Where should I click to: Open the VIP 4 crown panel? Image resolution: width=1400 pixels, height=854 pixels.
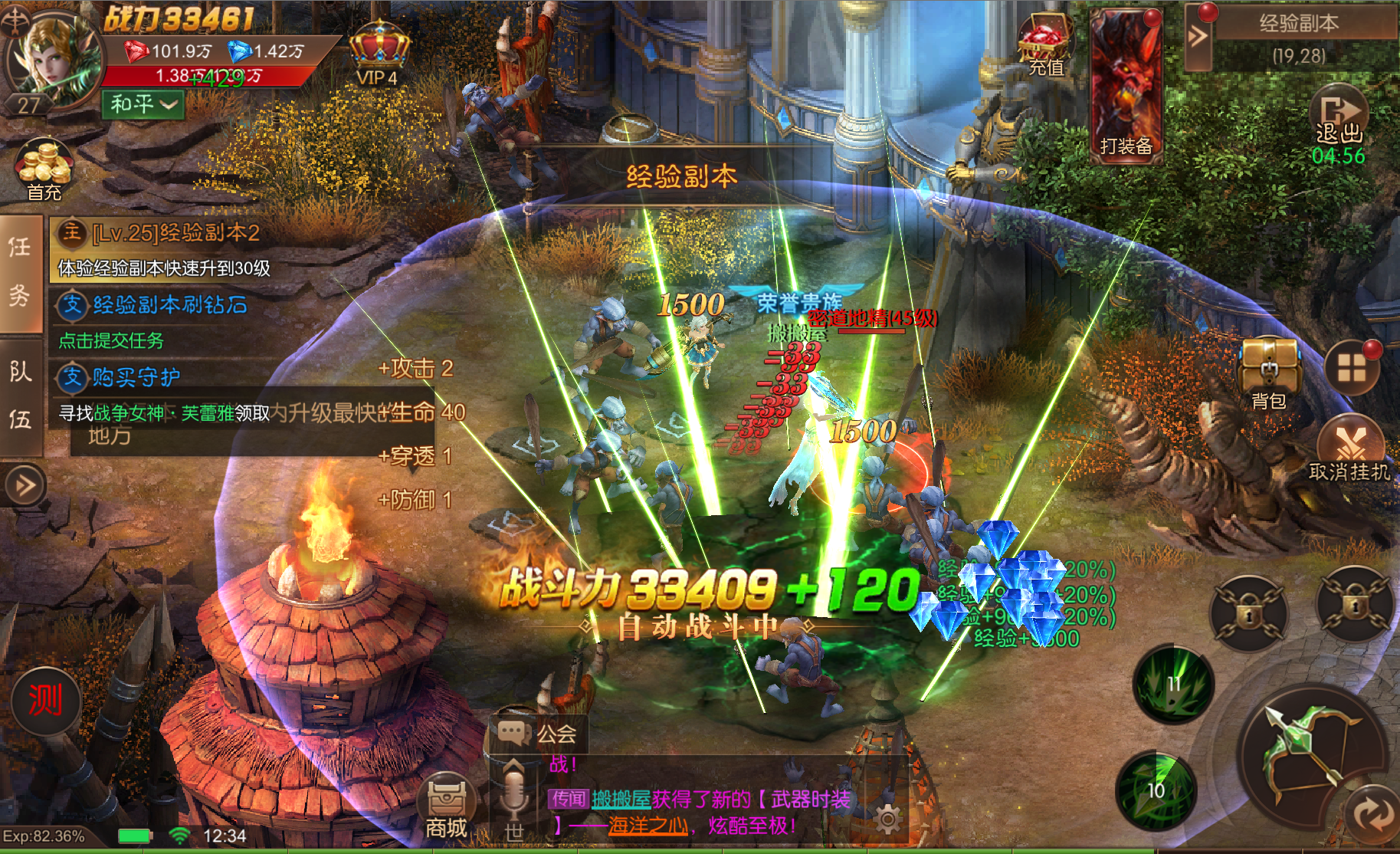378,55
